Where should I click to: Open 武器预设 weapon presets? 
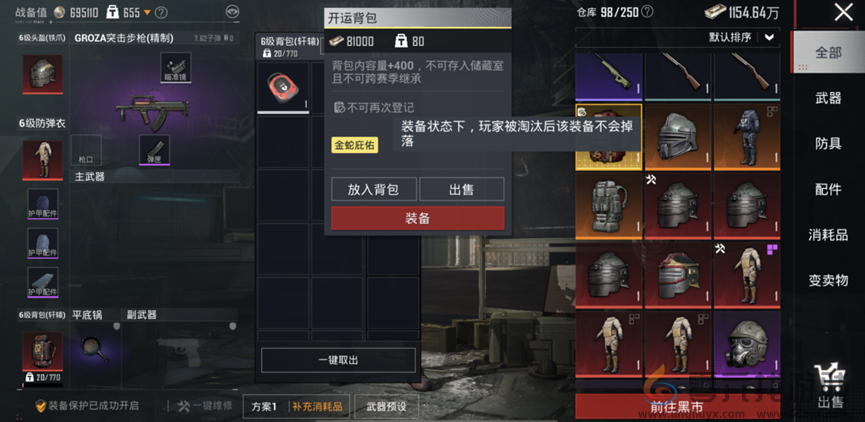click(x=386, y=406)
